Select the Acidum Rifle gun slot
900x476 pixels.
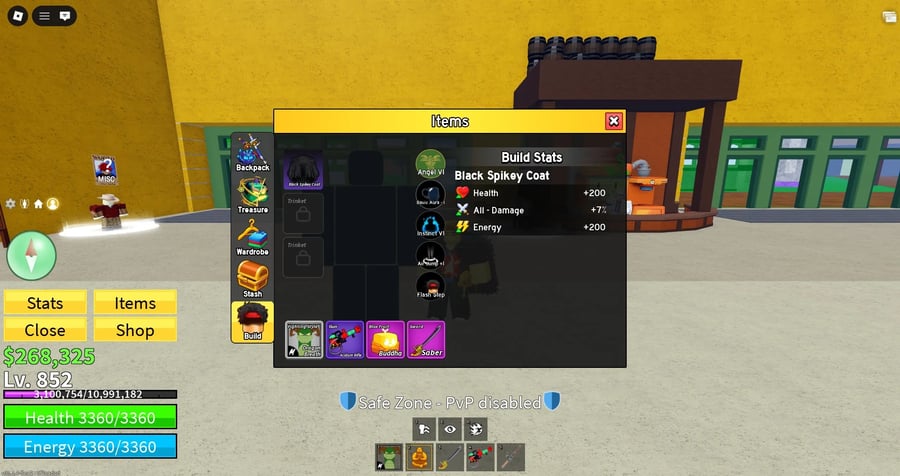(345, 340)
